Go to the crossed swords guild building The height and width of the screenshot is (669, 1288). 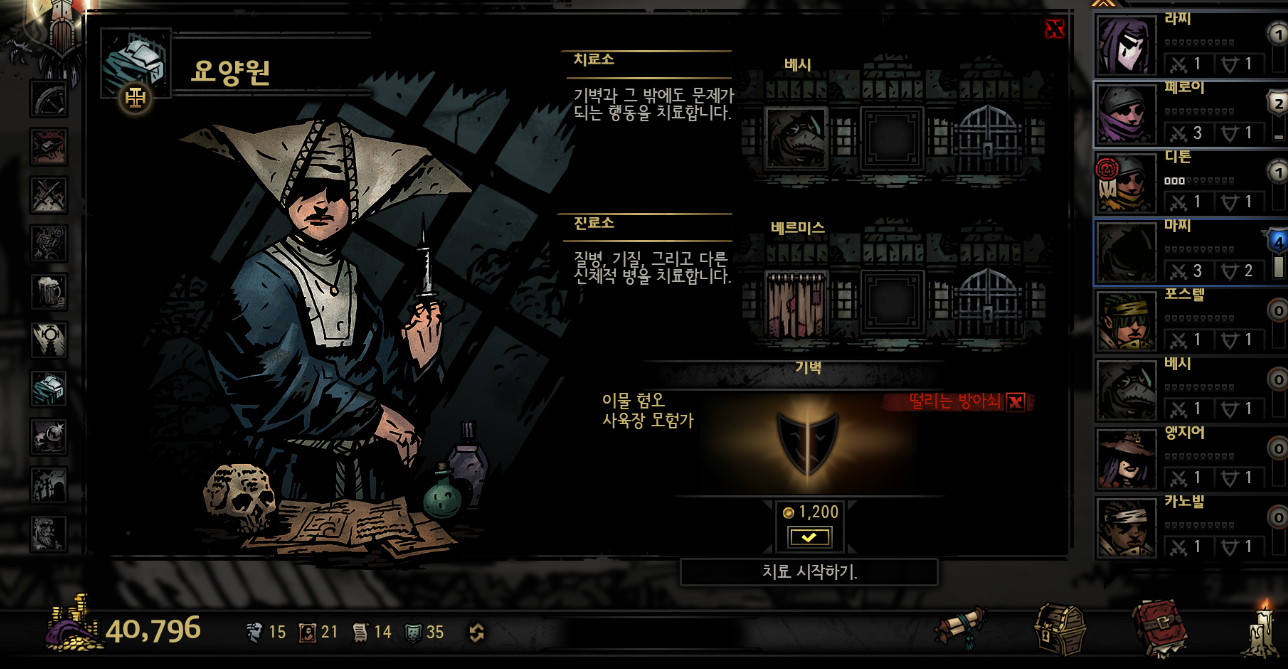coord(48,194)
